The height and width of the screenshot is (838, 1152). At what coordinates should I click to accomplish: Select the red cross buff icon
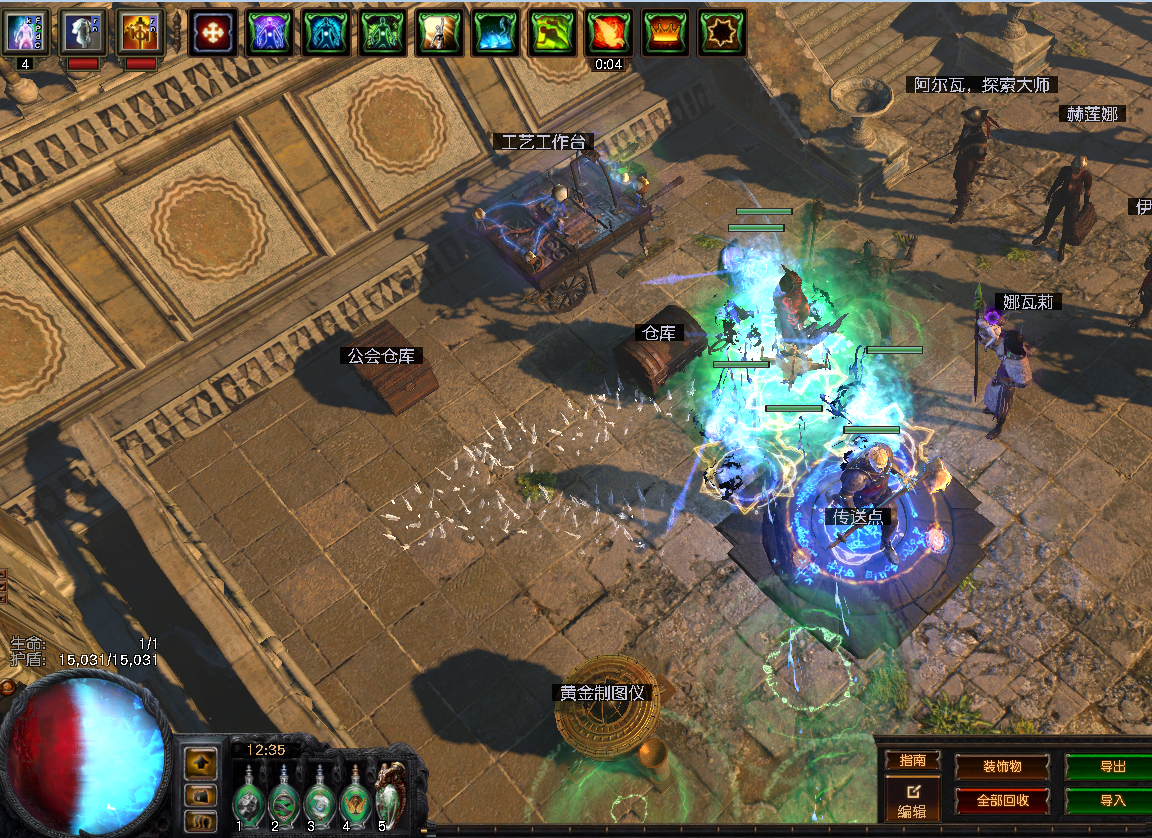click(213, 32)
